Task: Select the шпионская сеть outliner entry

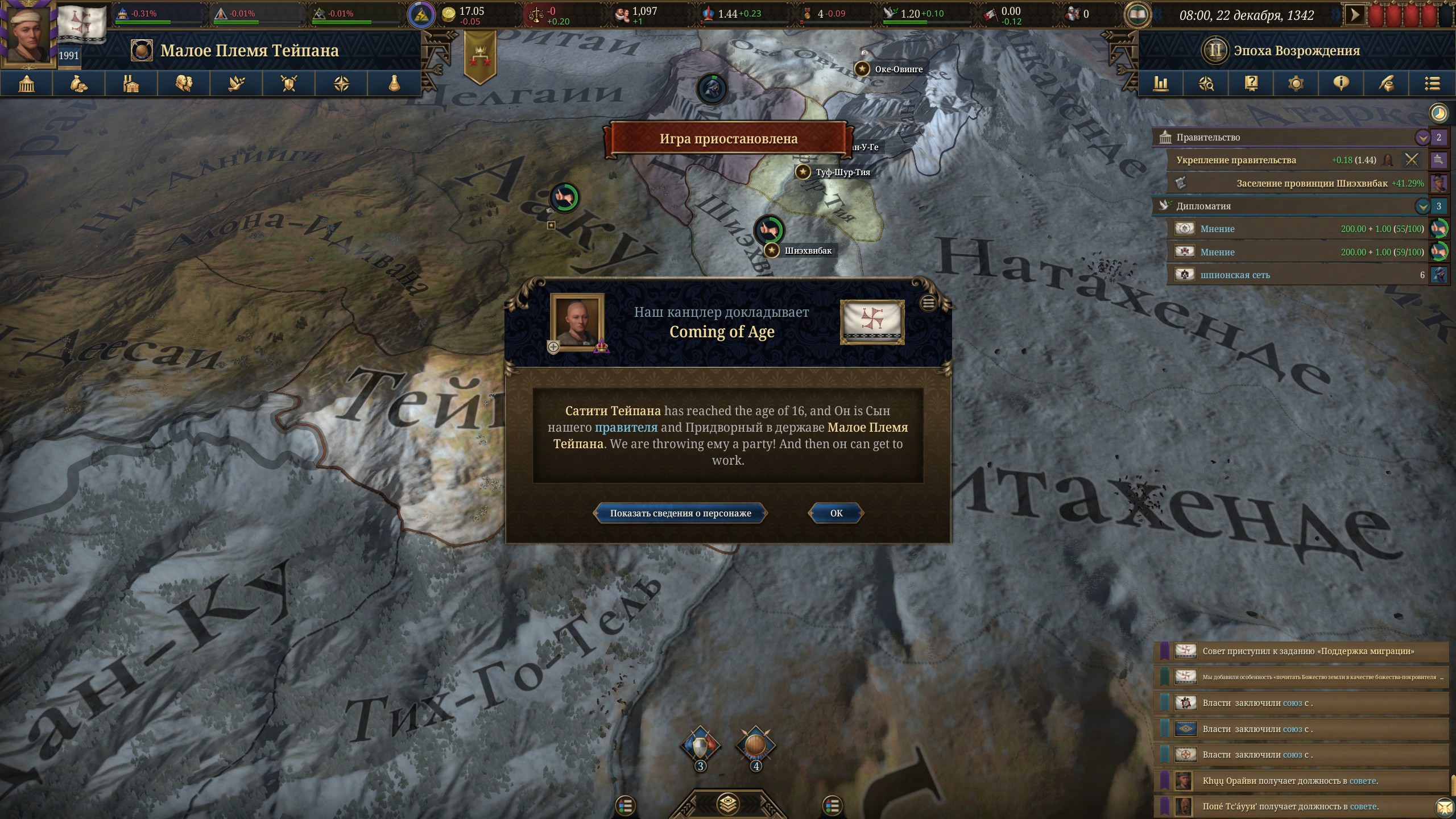Action: (1235, 275)
